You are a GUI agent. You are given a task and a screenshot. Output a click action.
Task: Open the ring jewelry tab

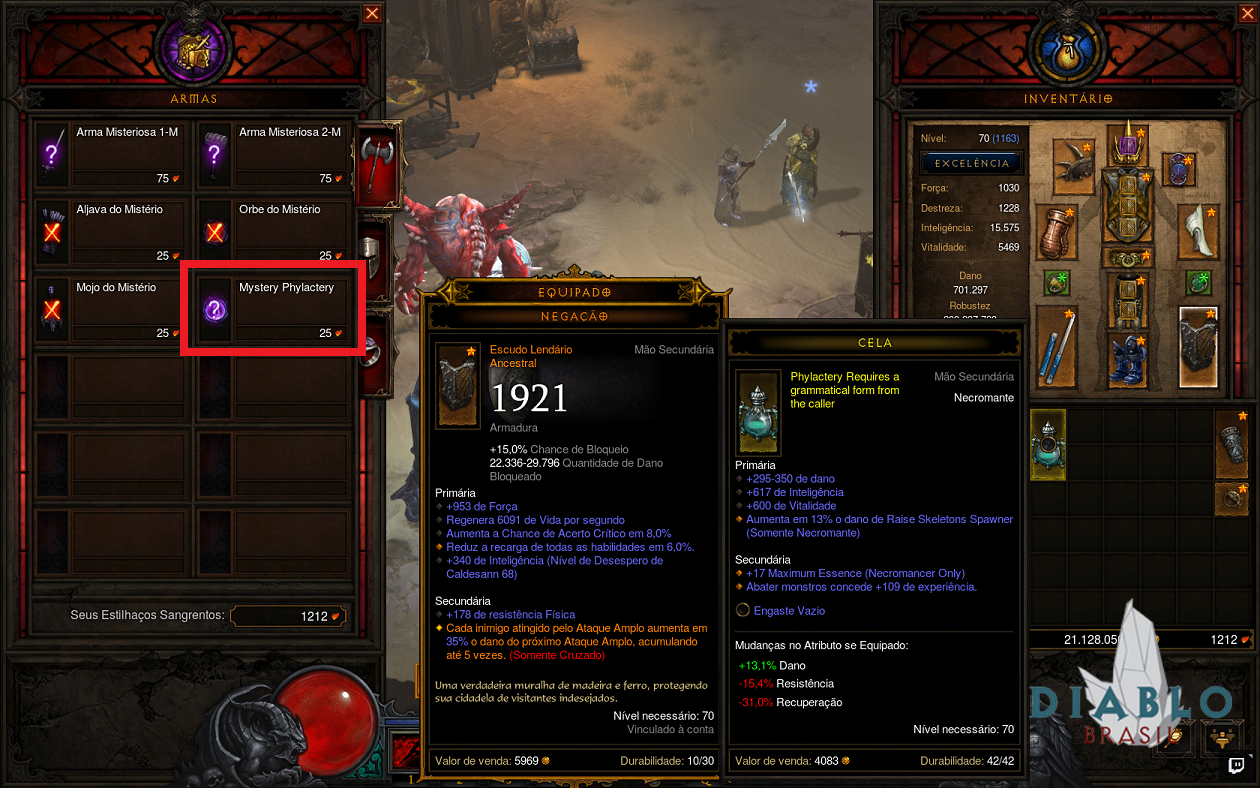pos(372,345)
